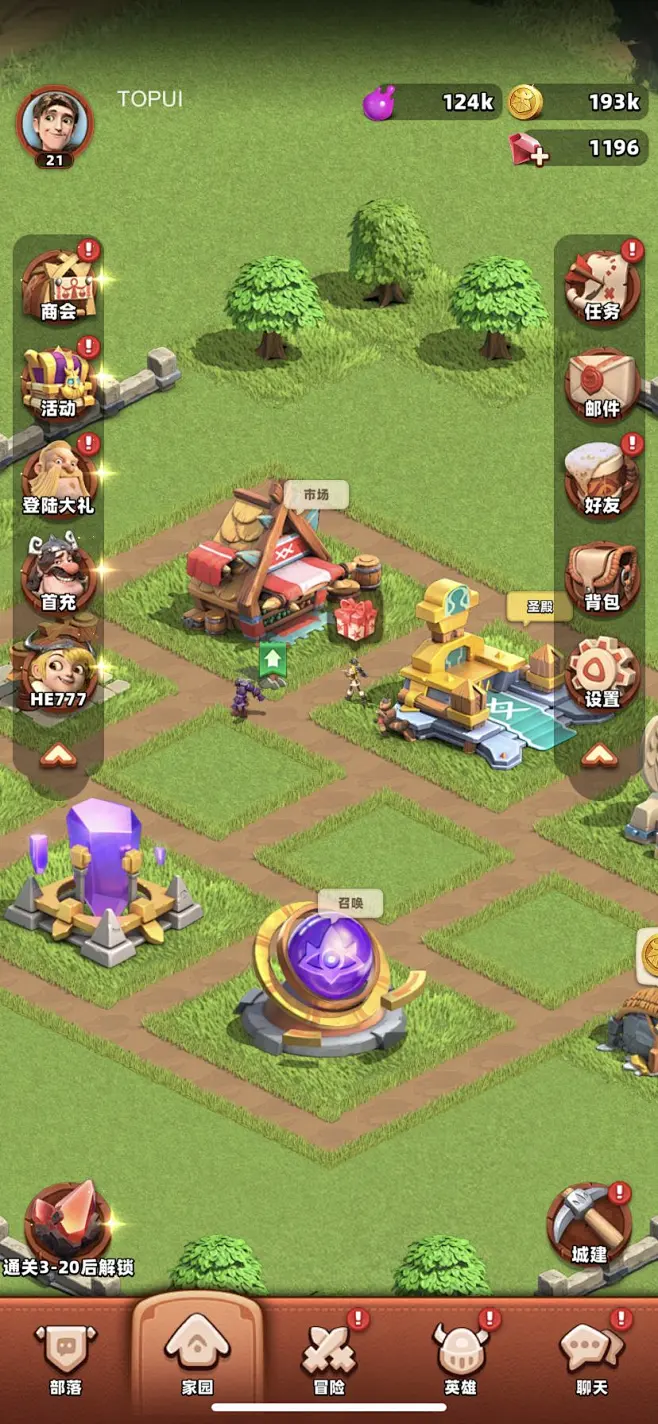The height and width of the screenshot is (1424, 658).
Task: Open the 好友 friends list
Action: [601, 480]
